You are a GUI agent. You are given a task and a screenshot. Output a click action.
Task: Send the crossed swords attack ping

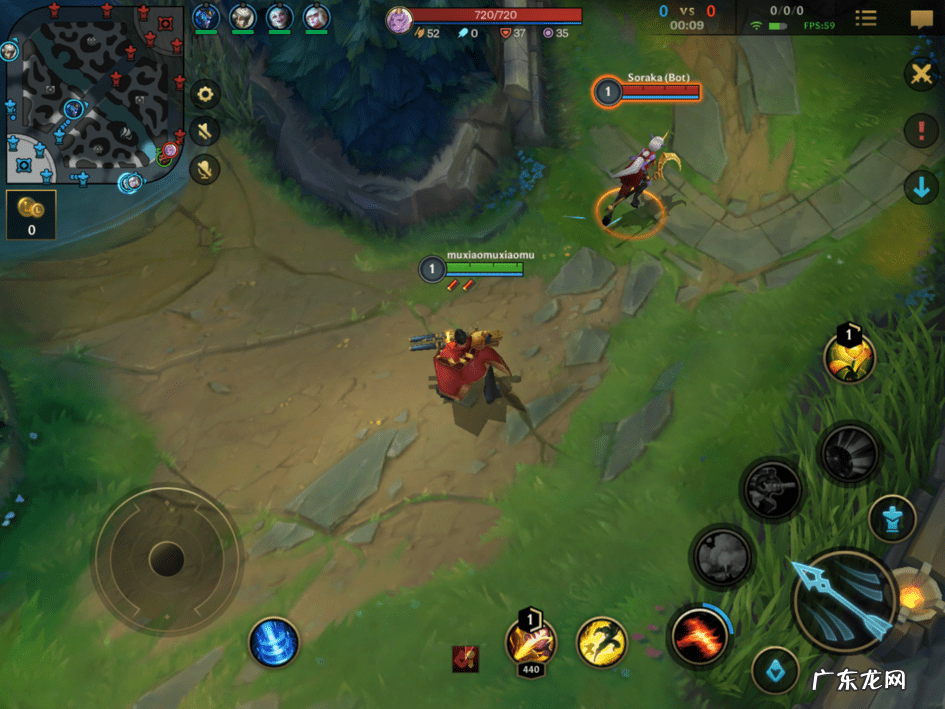[x=920, y=73]
